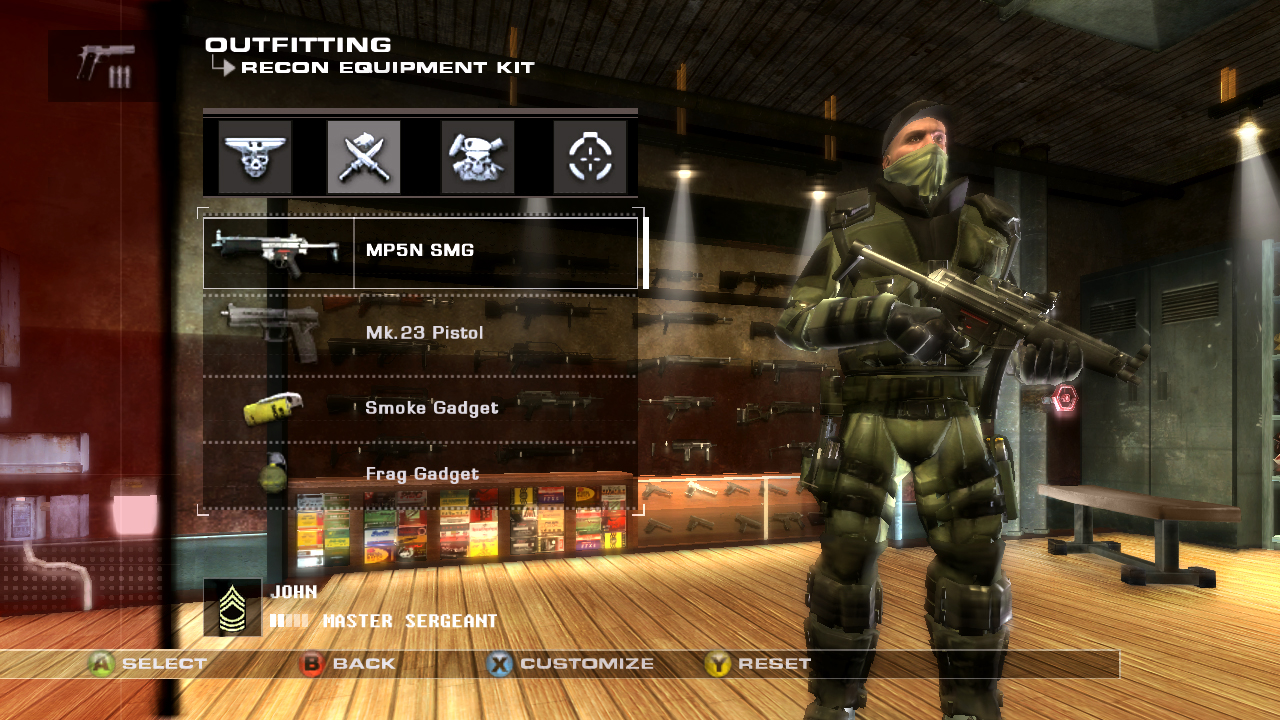Select the MP5N SMG list entry

[x=420, y=248]
